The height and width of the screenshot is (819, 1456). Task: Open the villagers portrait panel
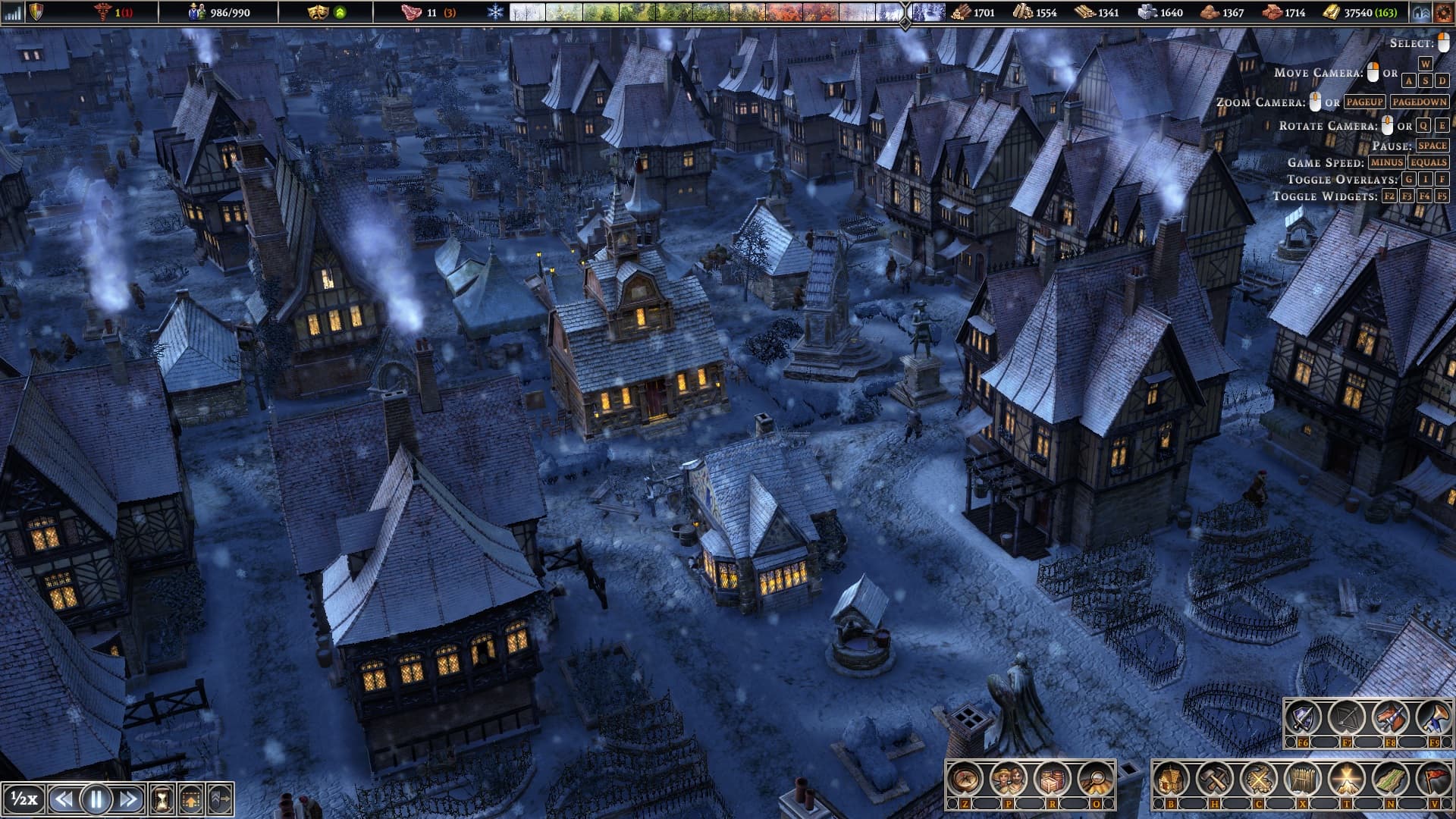(1009, 779)
